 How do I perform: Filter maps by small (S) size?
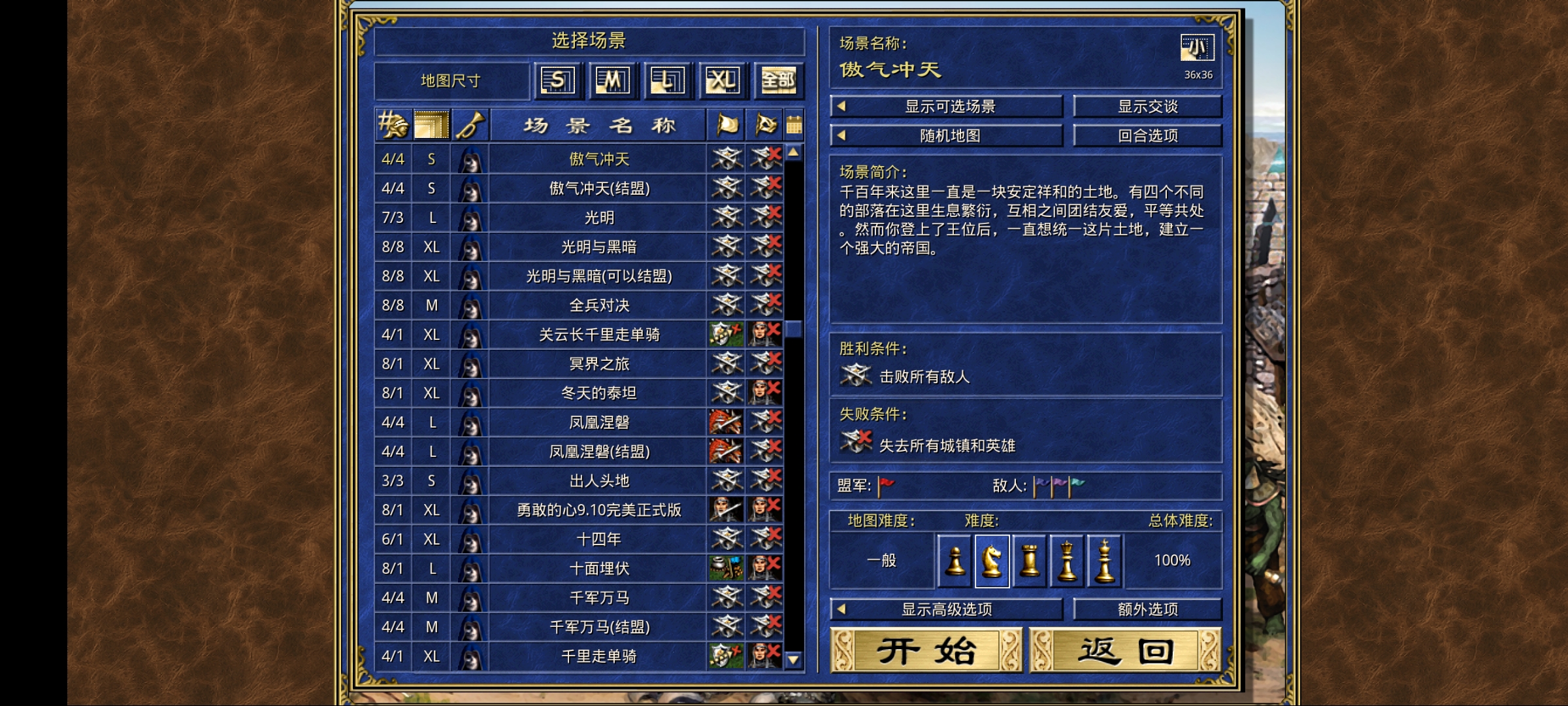[x=559, y=80]
